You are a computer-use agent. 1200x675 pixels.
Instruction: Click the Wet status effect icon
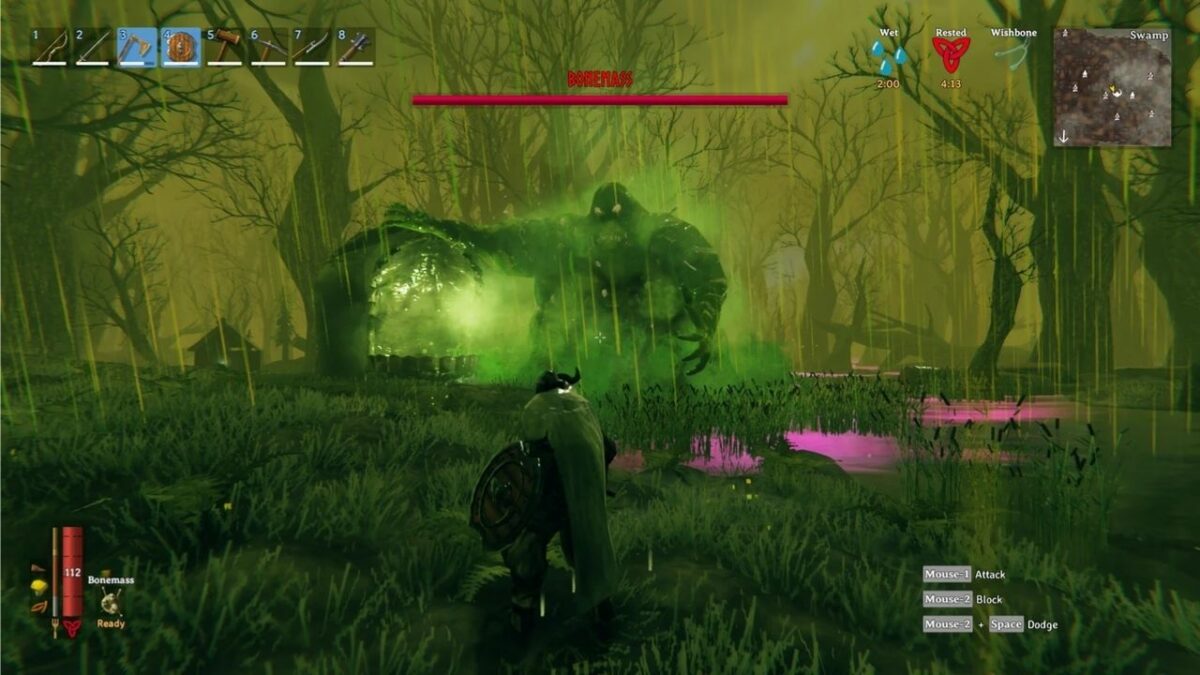(887, 57)
